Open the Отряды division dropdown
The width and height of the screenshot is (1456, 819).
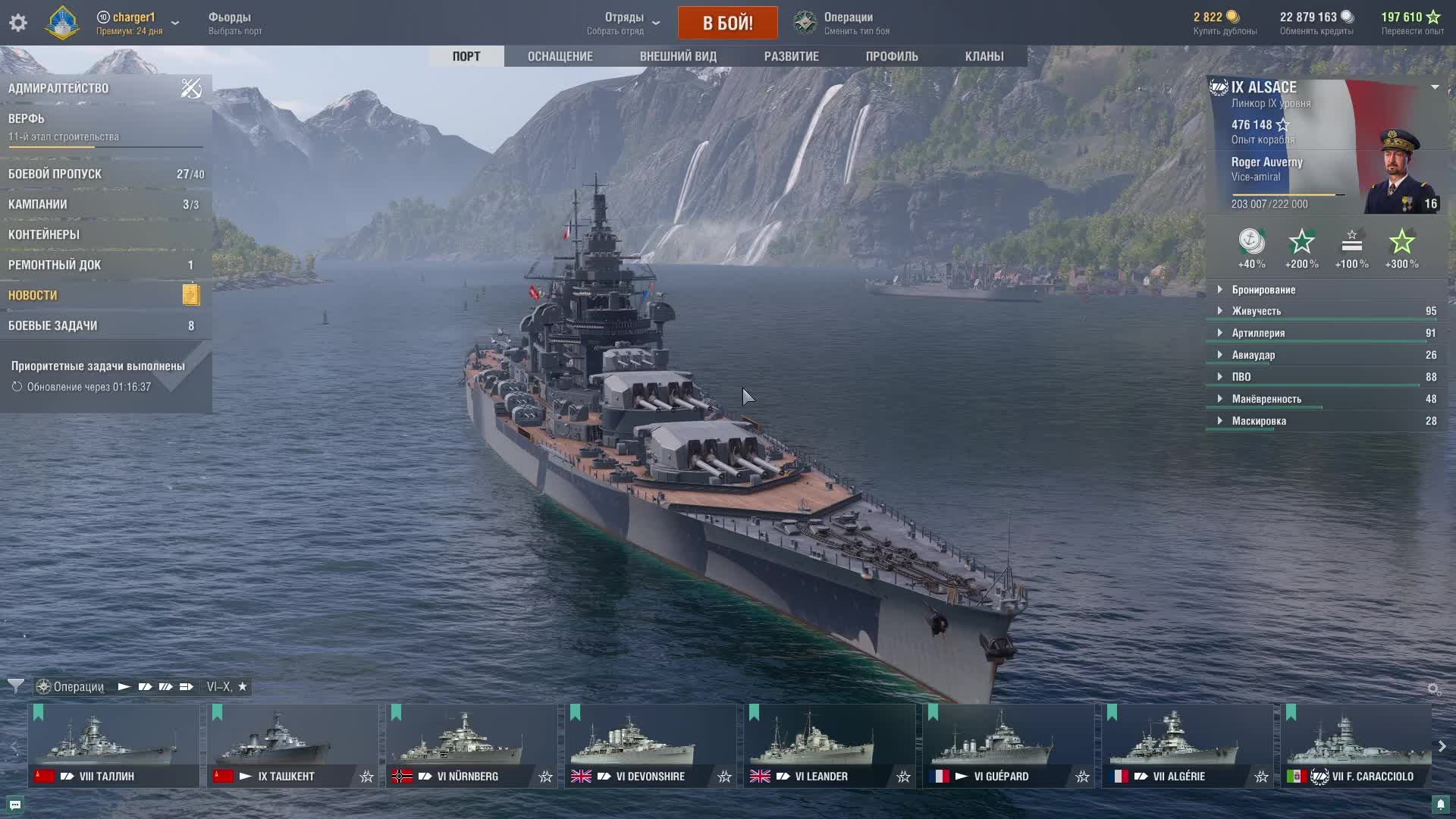(624, 23)
